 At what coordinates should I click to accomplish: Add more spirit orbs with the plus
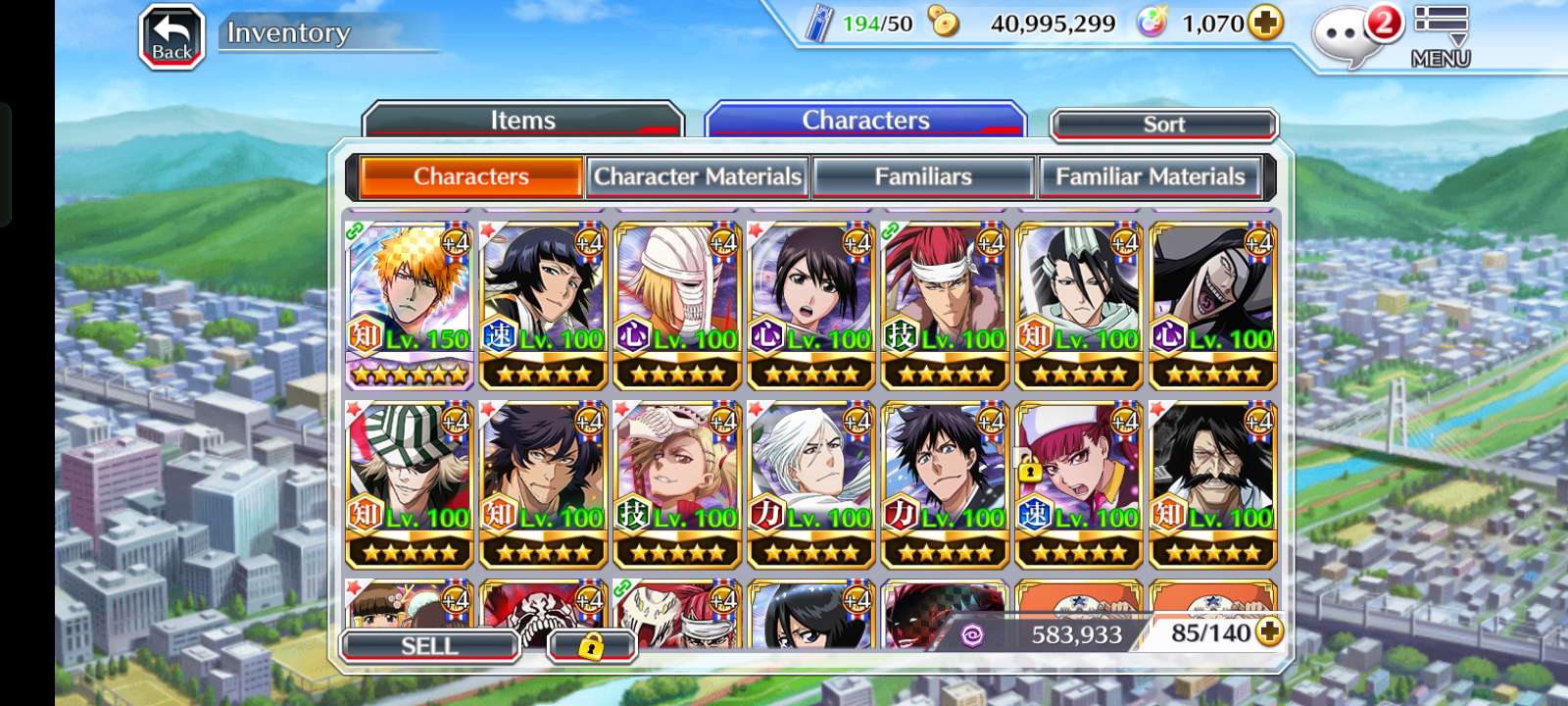pos(1266,23)
